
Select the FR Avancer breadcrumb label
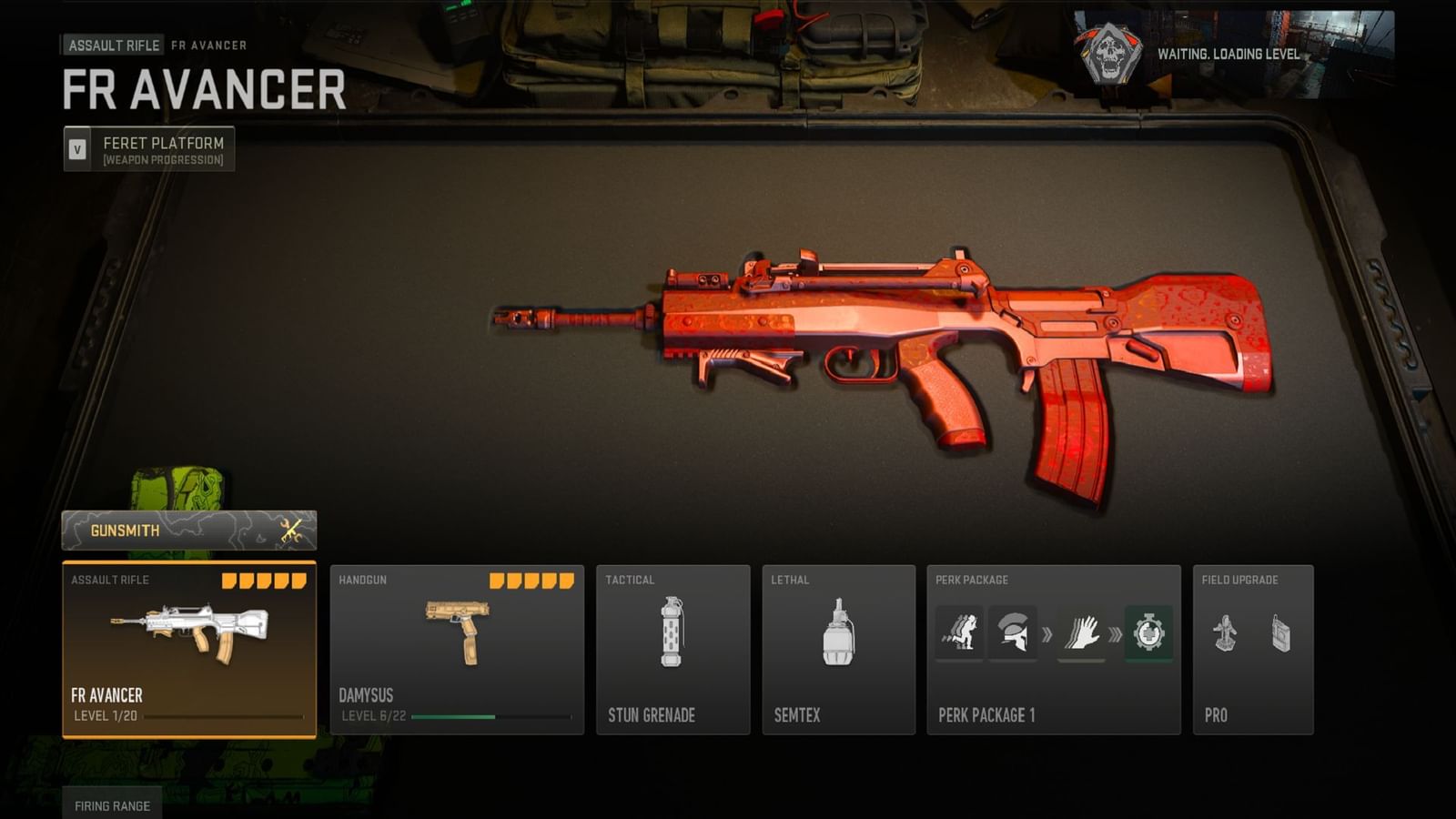[207, 45]
